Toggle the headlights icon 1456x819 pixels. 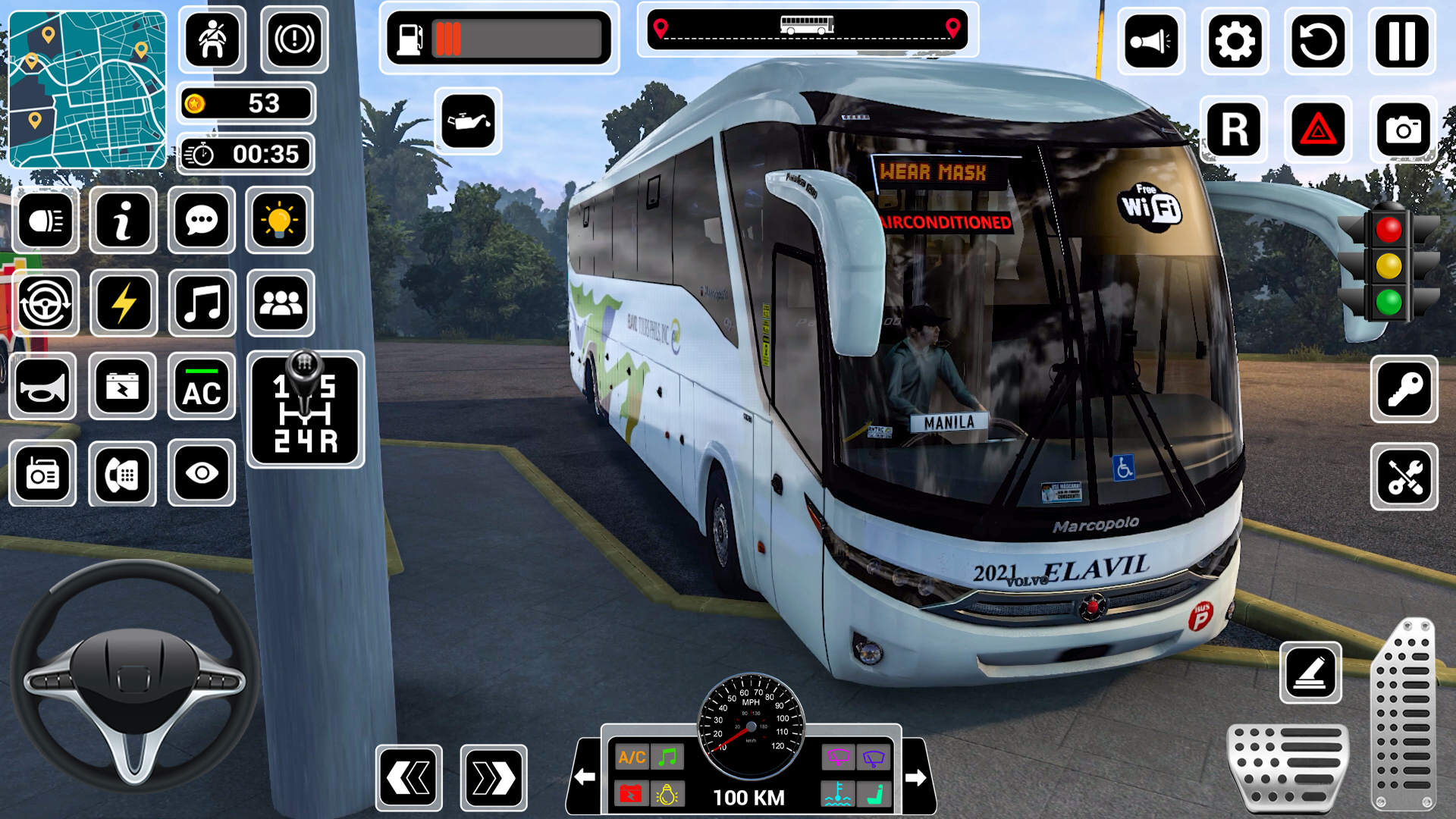[45, 220]
